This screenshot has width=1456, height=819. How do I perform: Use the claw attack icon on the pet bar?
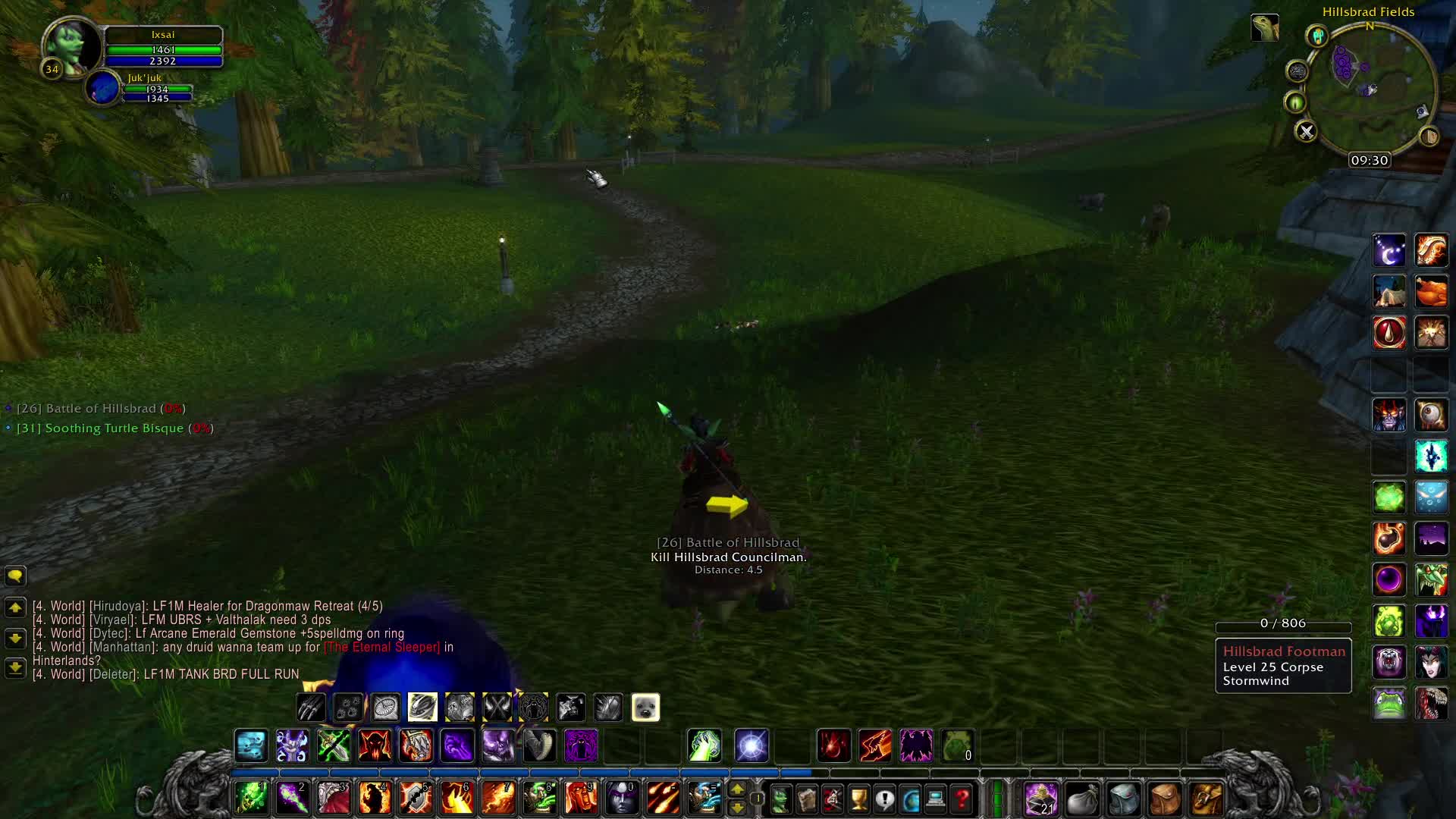tap(311, 707)
